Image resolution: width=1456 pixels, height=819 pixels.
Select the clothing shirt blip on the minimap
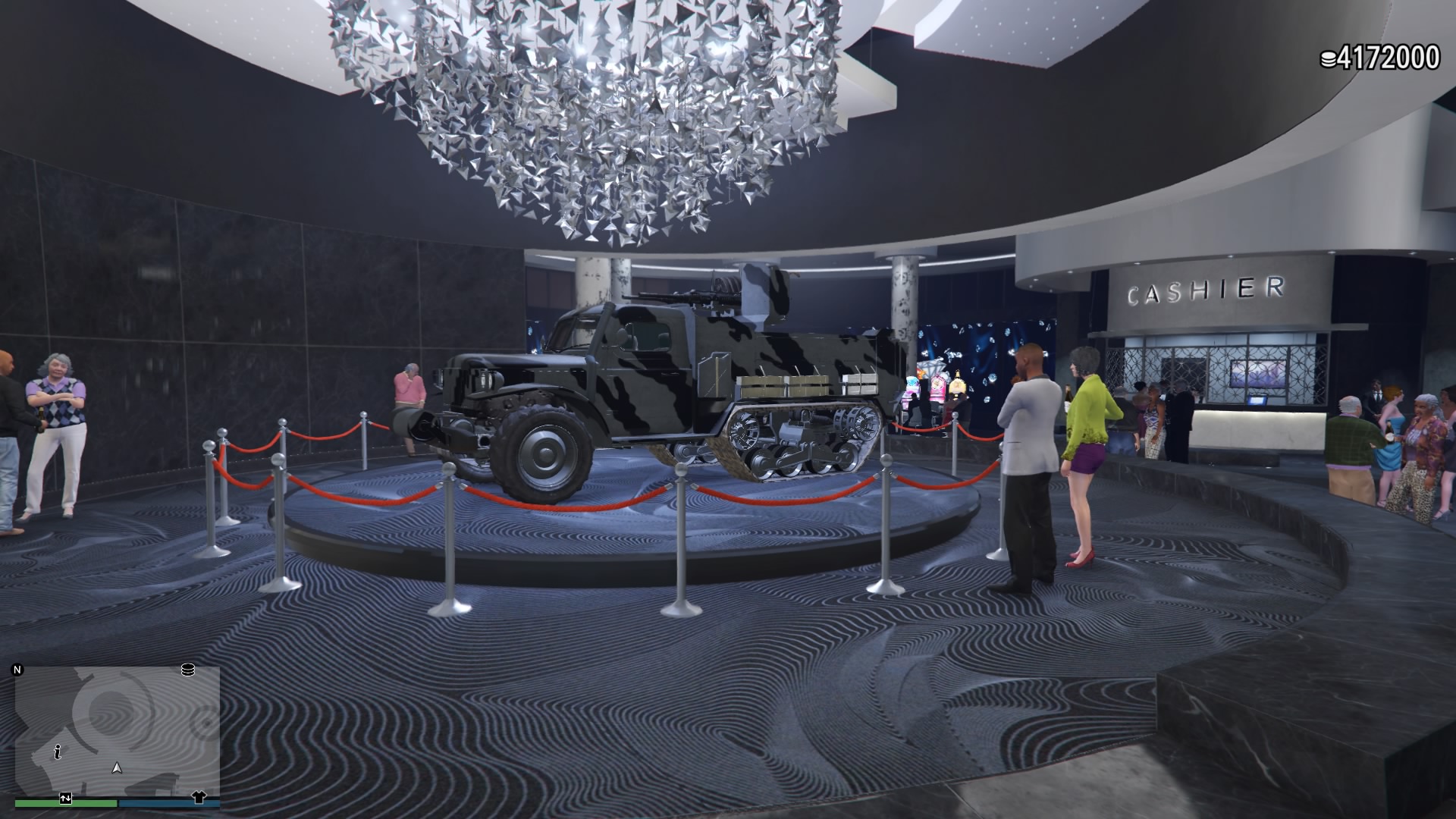tap(199, 799)
